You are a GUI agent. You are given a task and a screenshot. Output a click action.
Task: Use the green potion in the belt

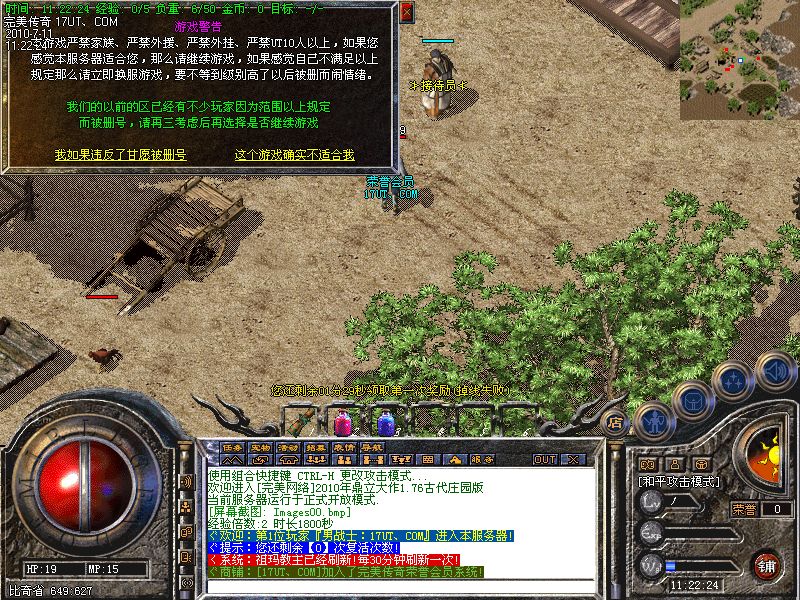[298, 421]
